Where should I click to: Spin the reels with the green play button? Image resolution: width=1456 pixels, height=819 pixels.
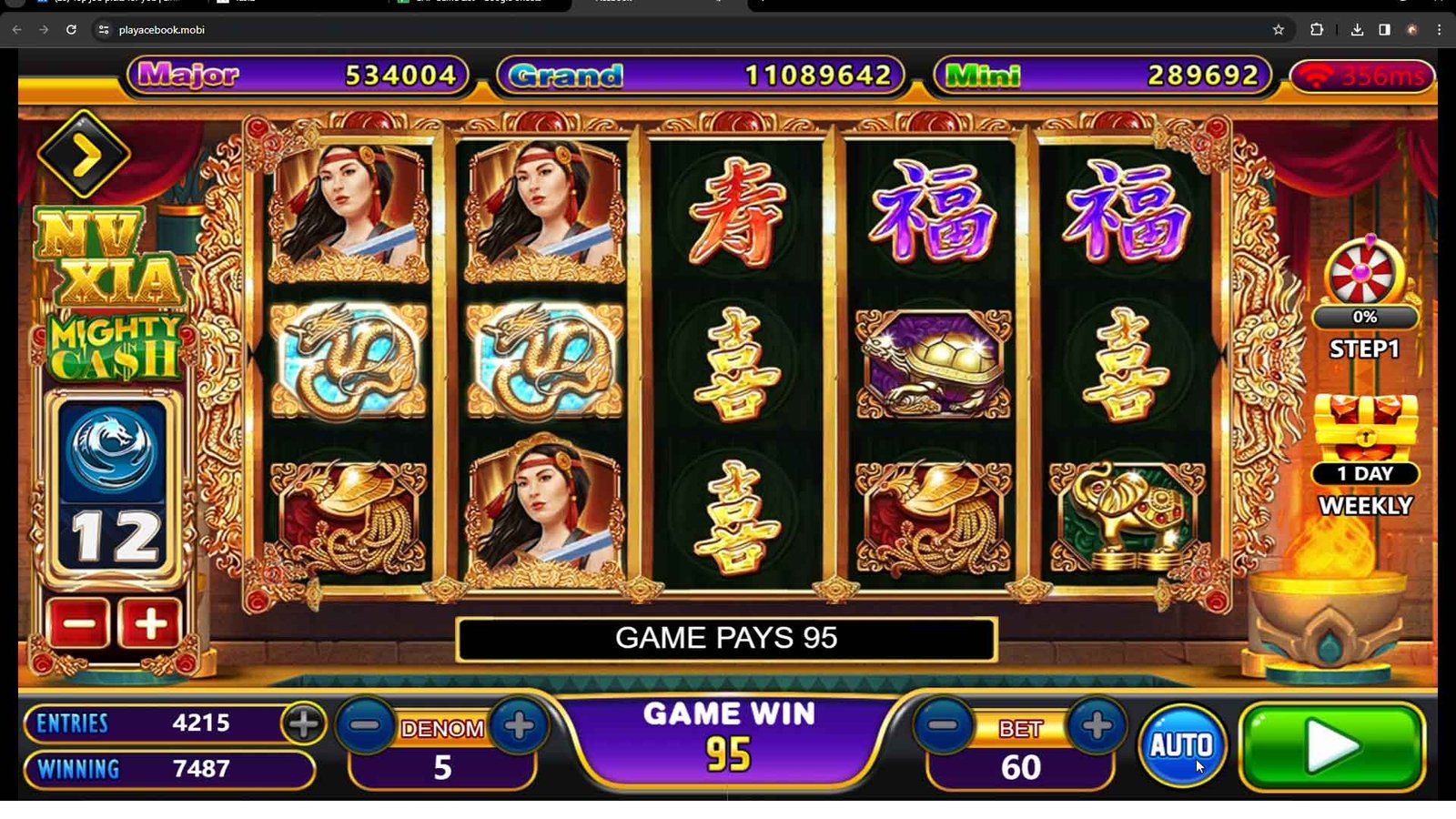(x=1332, y=746)
